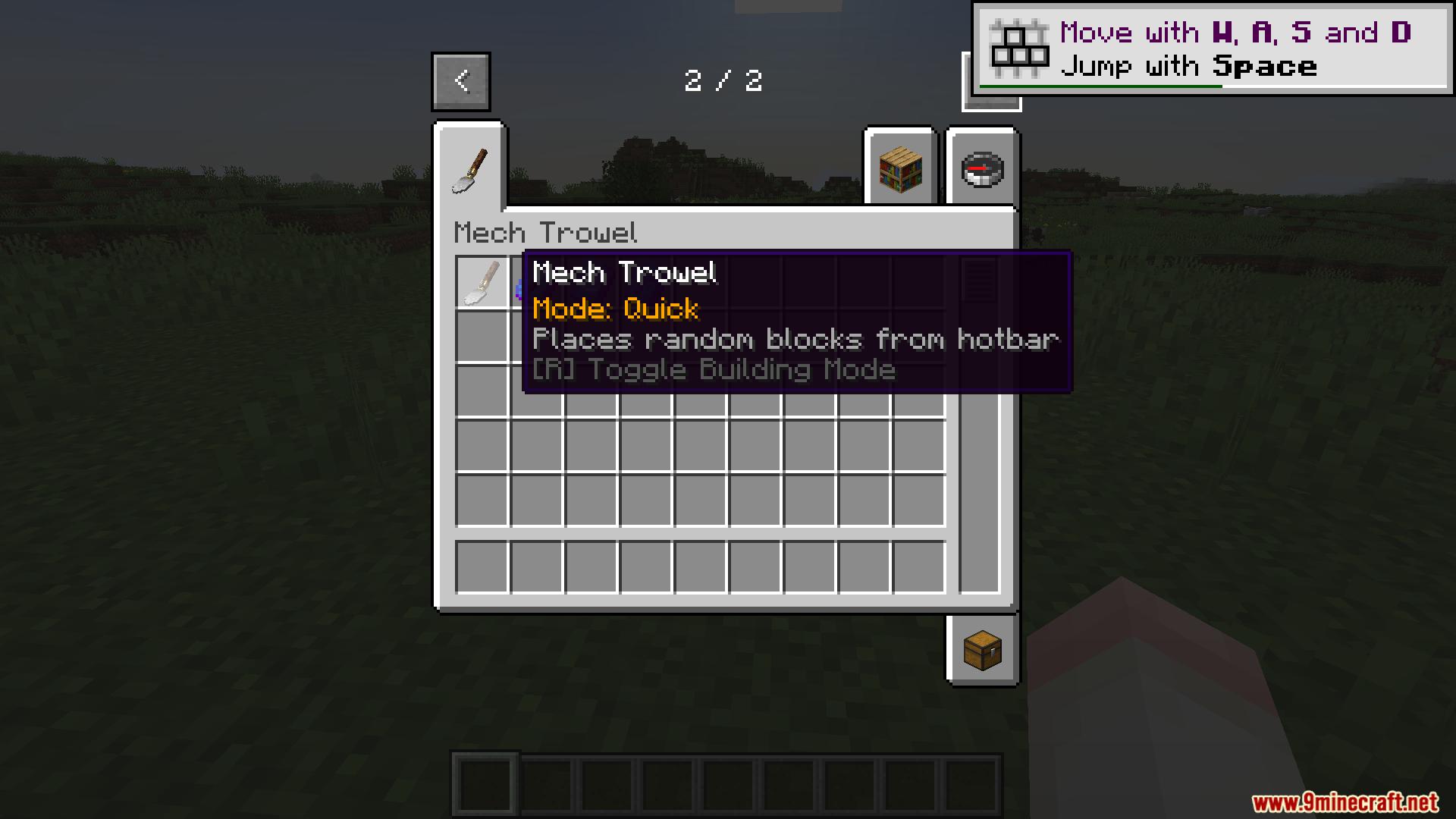Click the page indicator reading 2 / 2
Image resolution: width=1456 pixels, height=819 pixels.
(x=724, y=80)
